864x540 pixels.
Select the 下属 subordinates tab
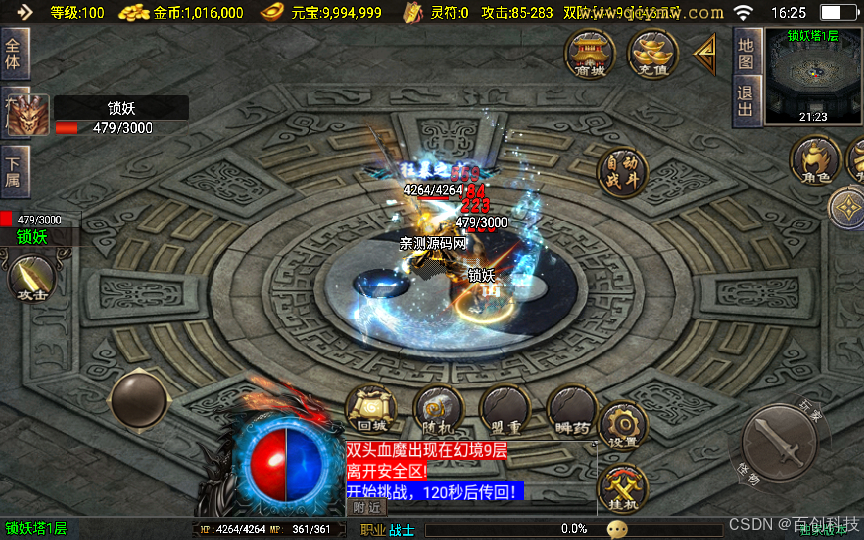tap(15, 170)
